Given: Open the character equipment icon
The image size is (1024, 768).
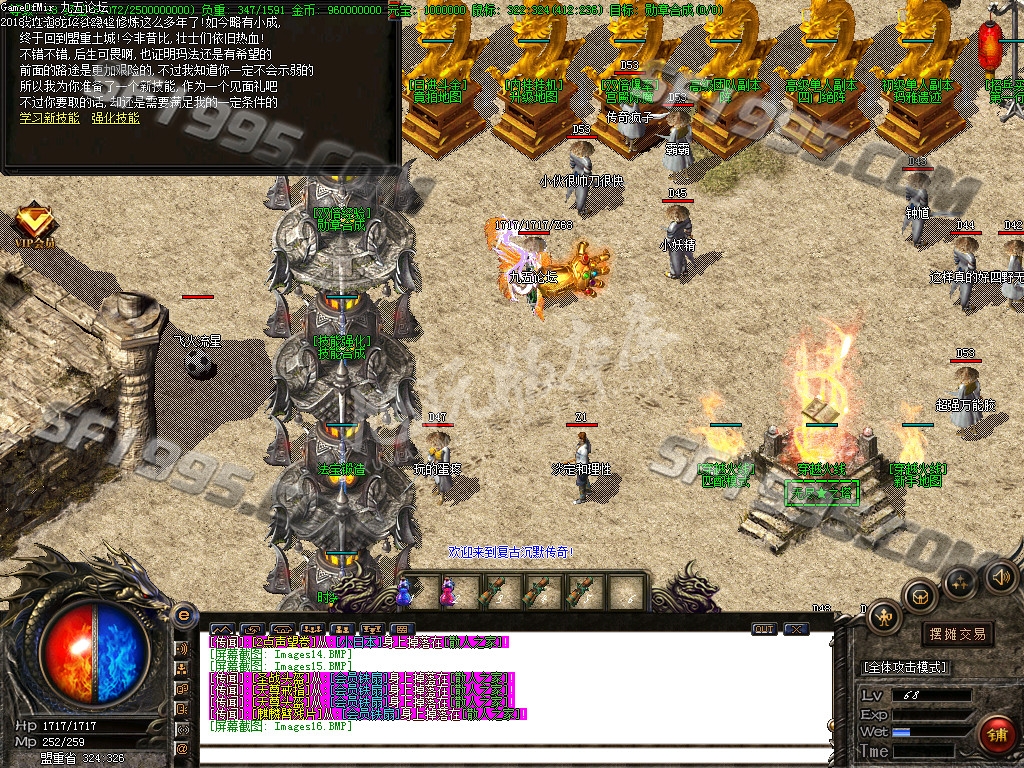Looking at the screenshot, I should coord(885,617).
